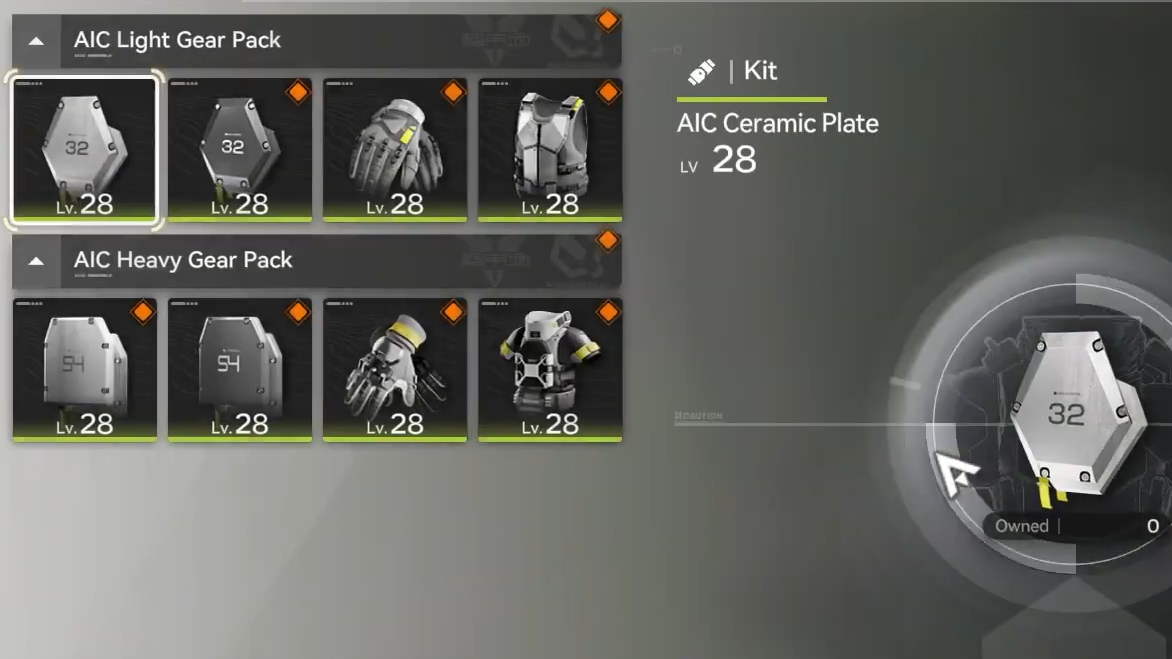
Task: Pick the Light Gear Pack armor vest
Action: pyautogui.click(x=550, y=149)
